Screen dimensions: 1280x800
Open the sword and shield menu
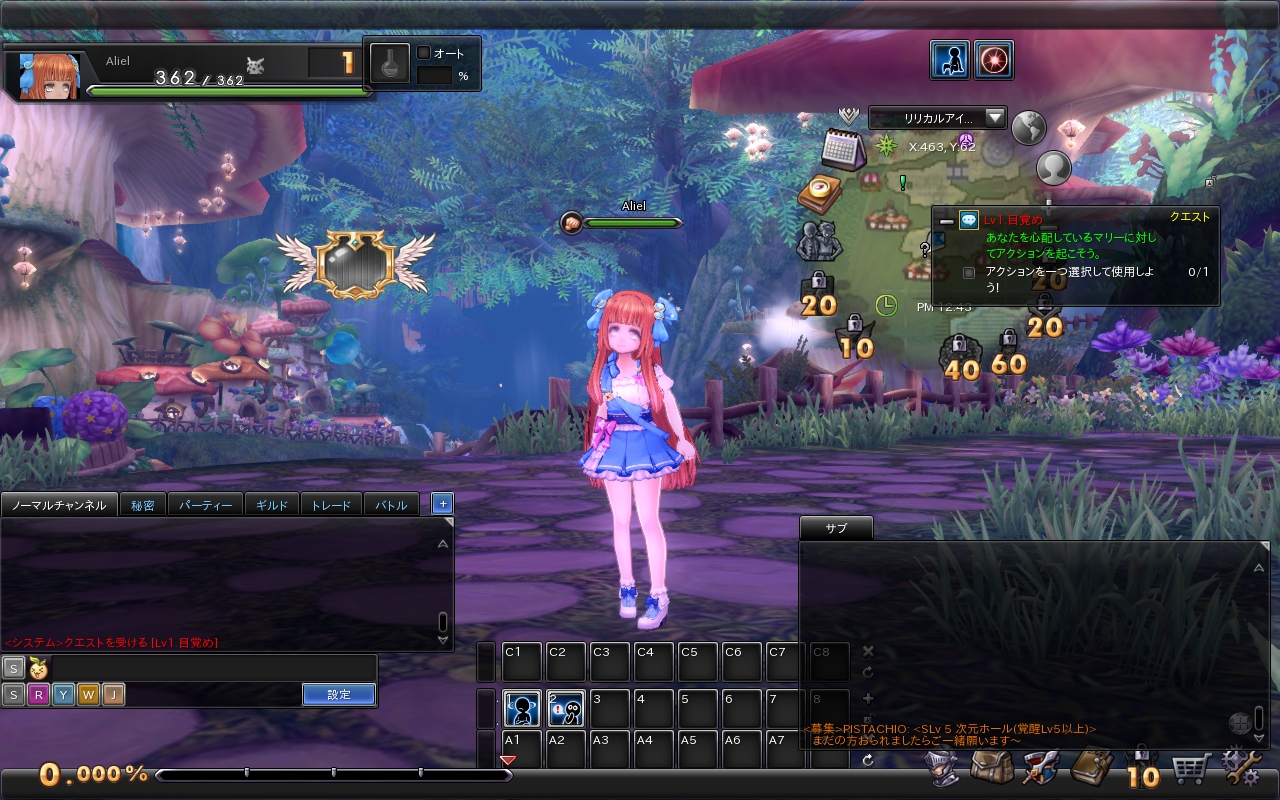tap(1041, 769)
